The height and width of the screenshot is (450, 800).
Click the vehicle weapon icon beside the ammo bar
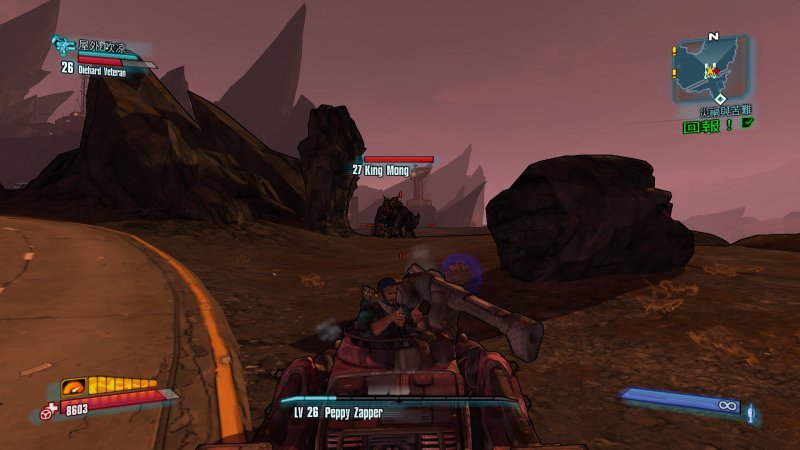[750, 410]
